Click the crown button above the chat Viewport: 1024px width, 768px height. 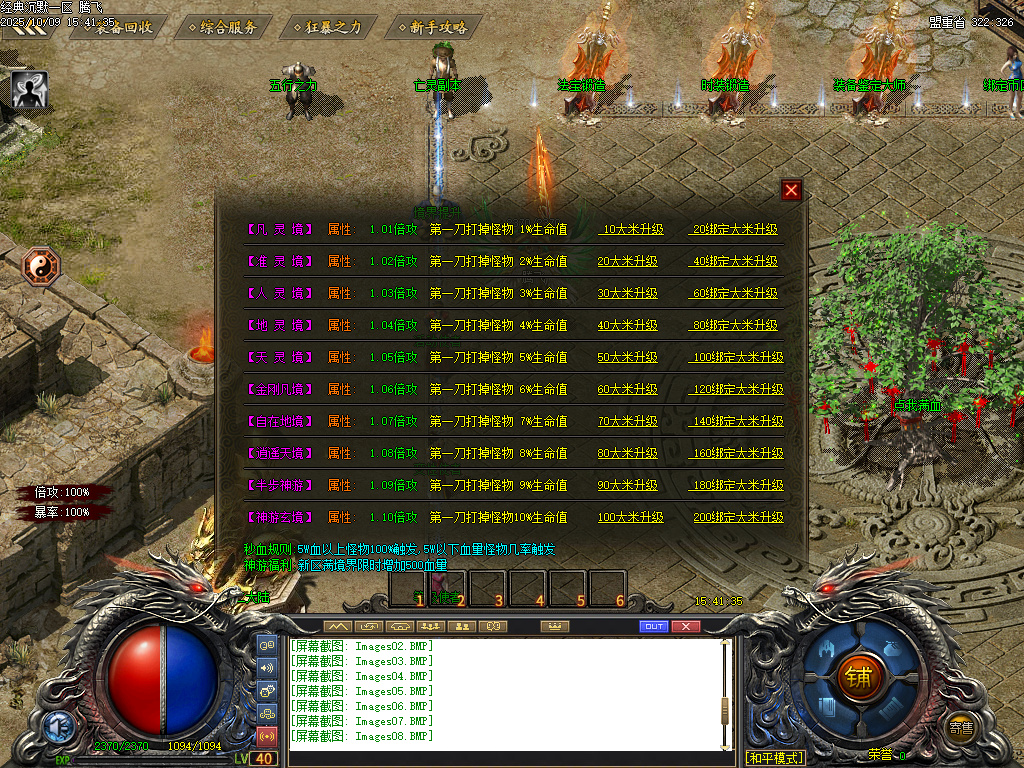click(x=553, y=626)
